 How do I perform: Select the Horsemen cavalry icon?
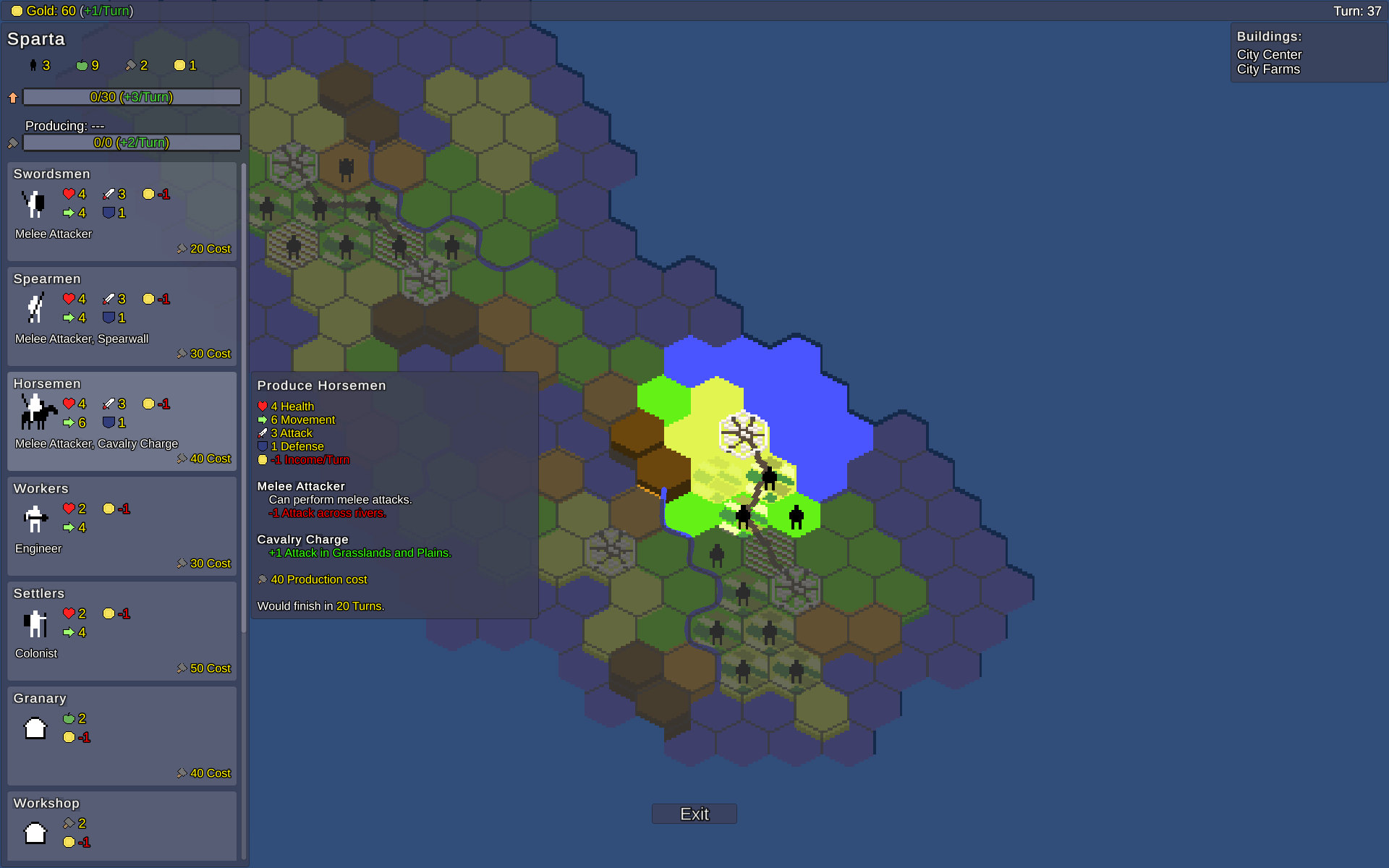[x=38, y=413]
